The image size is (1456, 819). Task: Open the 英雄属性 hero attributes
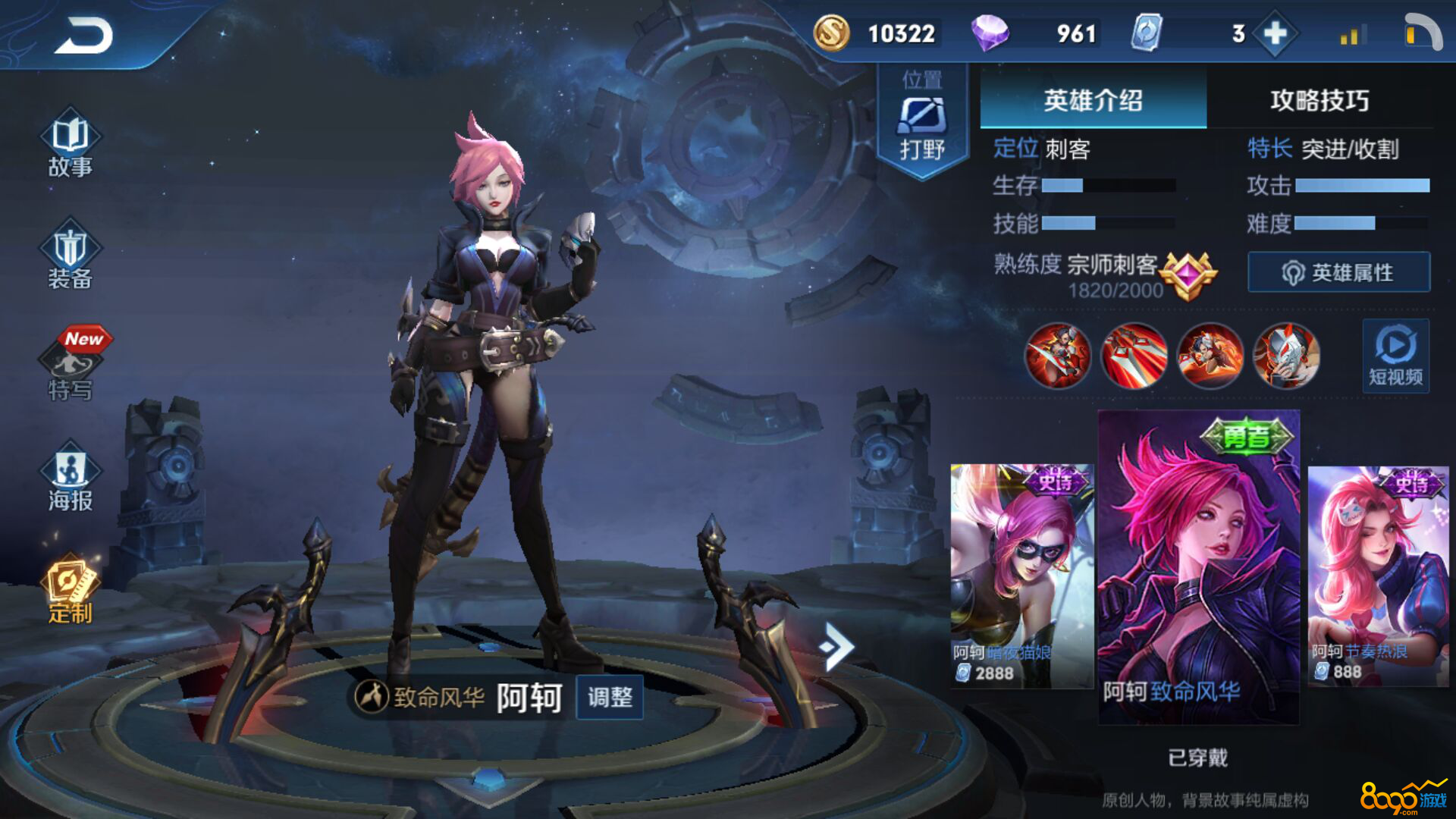pos(1338,272)
